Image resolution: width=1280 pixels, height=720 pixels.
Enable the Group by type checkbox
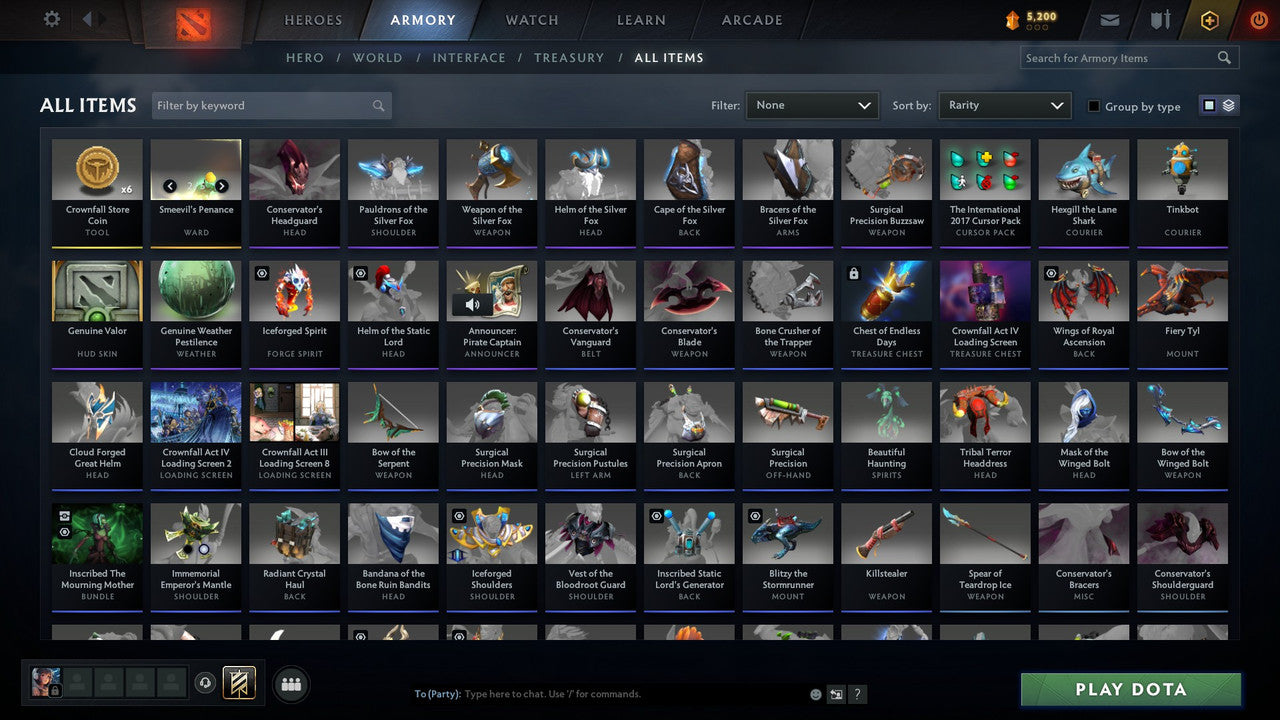coord(1092,106)
